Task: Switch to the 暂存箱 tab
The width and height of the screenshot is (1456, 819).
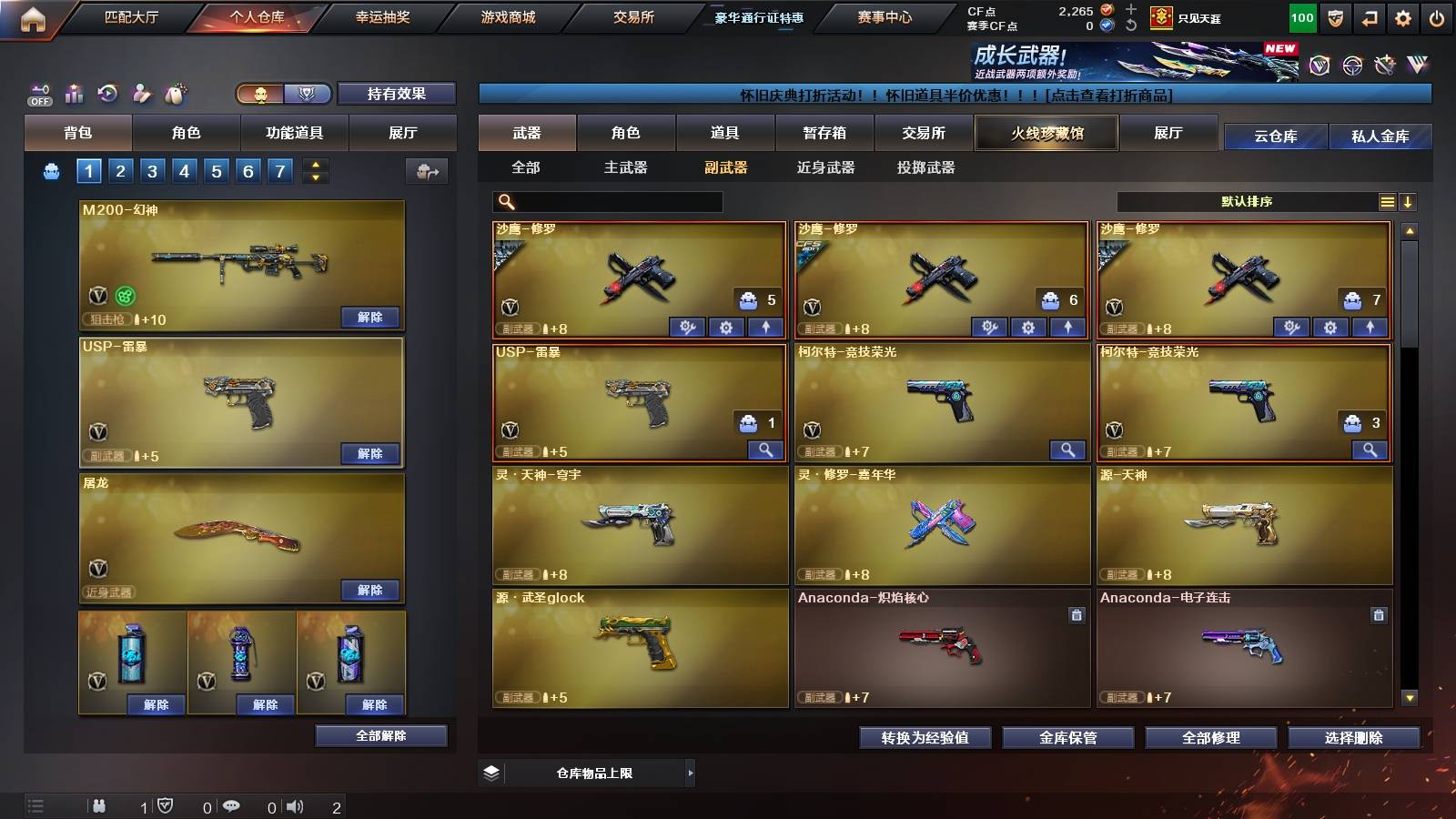Action: click(x=824, y=133)
